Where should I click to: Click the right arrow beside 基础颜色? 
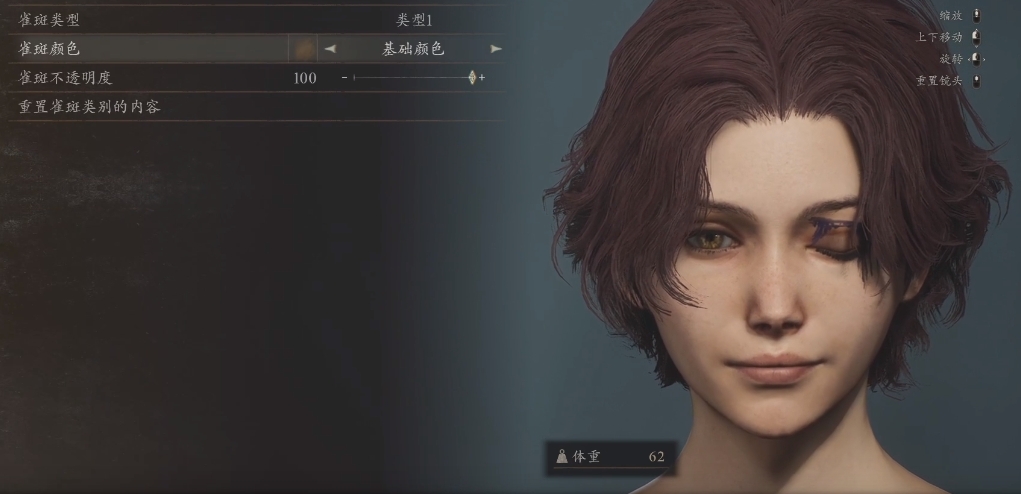point(496,48)
